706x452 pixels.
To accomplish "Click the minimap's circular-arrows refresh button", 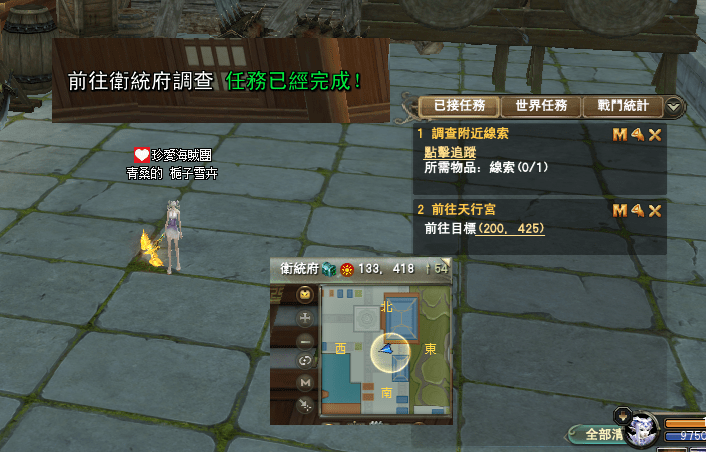I will click(x=305, y=360).
